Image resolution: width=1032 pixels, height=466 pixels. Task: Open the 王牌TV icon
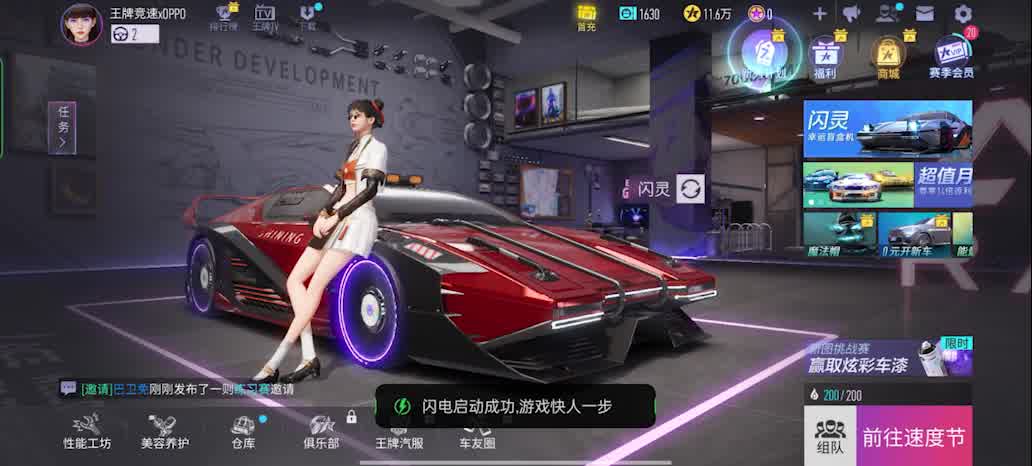coord(265,16)
